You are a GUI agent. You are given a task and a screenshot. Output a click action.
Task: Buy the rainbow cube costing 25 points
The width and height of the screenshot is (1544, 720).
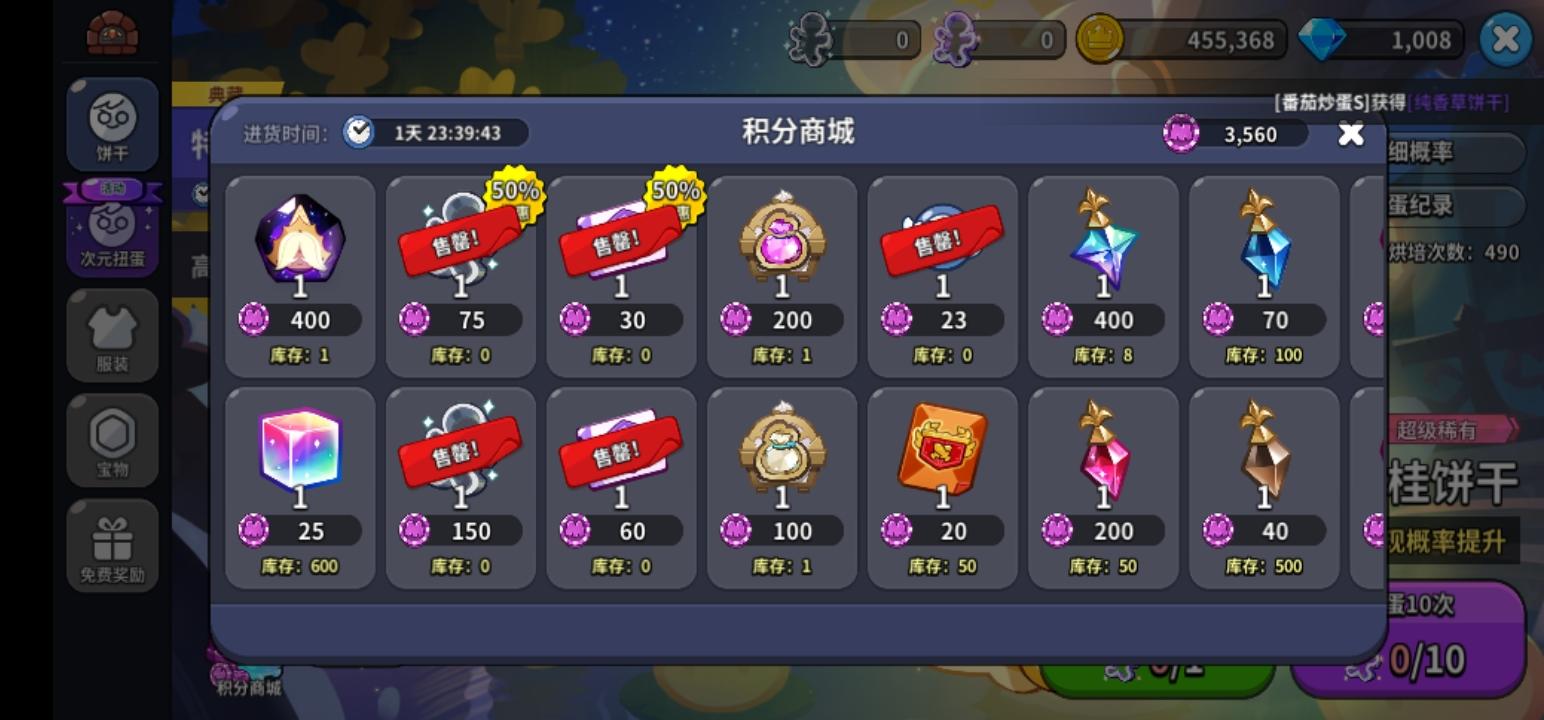point(300,454)
